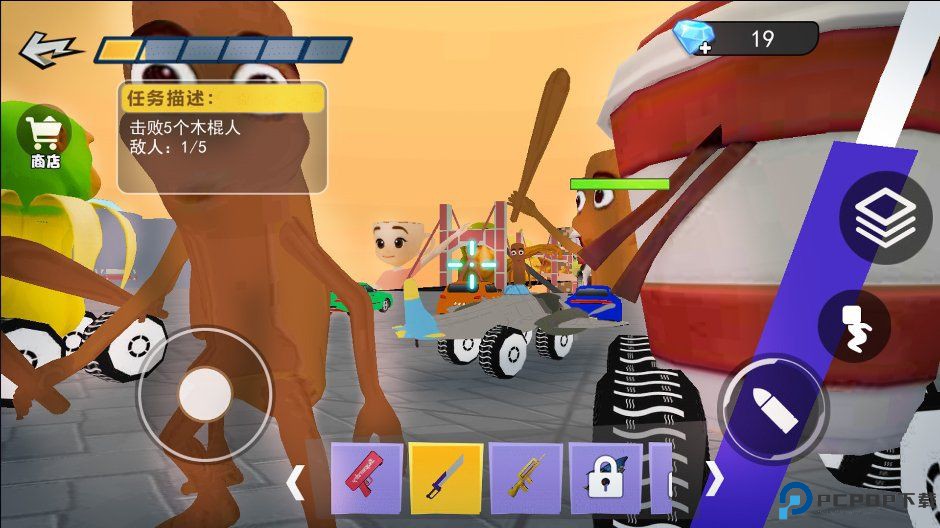Open the stacked layers button
The image size is (940, 528).
point(885,218)
